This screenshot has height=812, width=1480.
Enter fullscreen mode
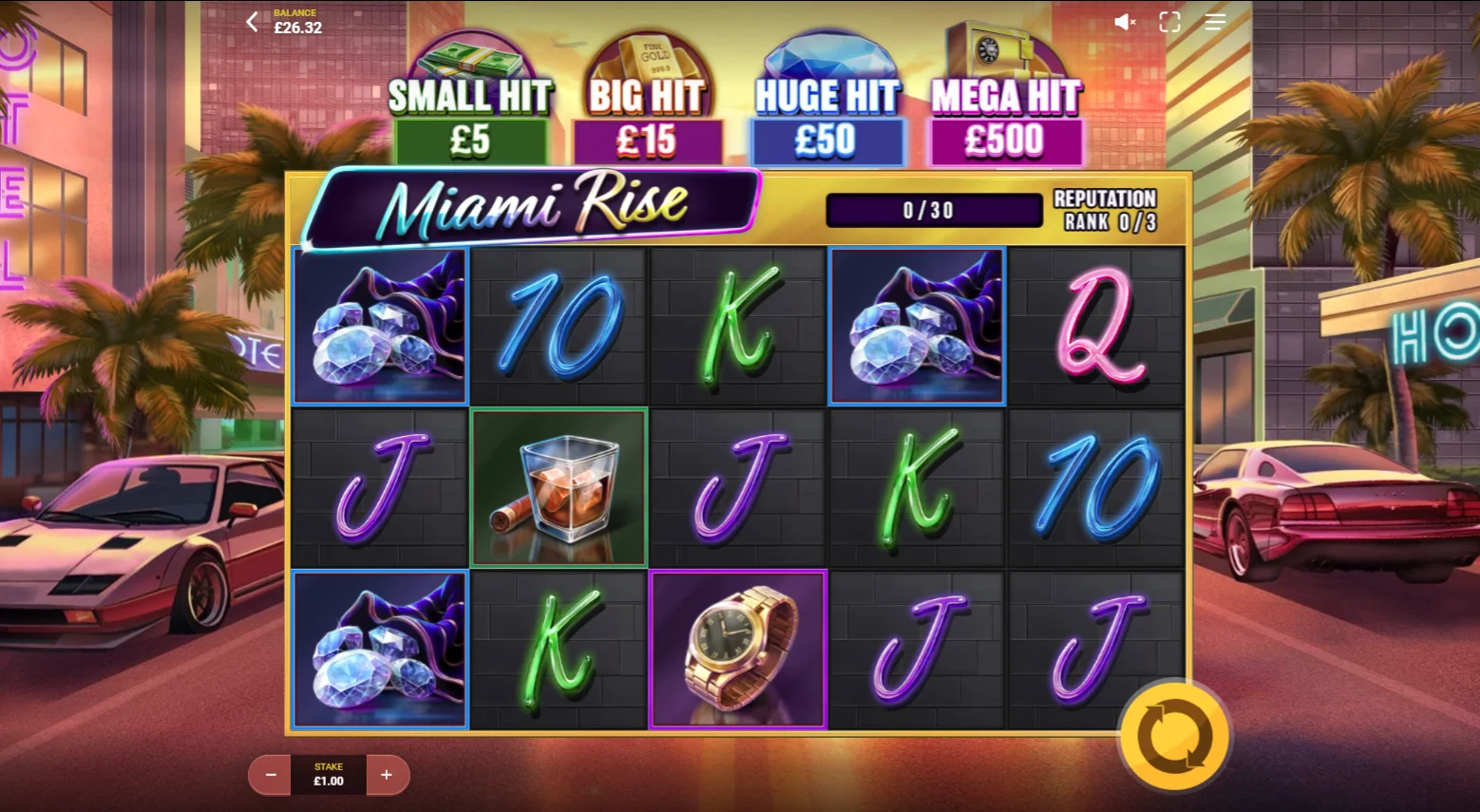coord(1169,23)
